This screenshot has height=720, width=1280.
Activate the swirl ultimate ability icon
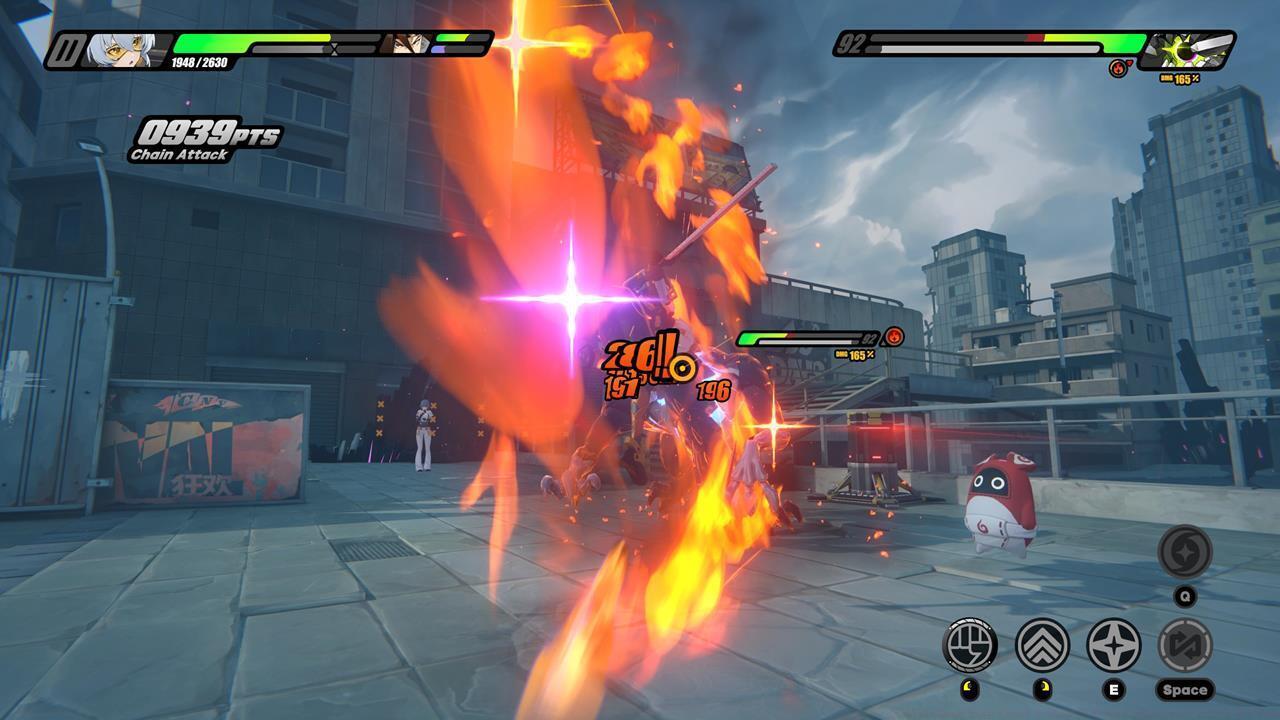click(1185, 552)
